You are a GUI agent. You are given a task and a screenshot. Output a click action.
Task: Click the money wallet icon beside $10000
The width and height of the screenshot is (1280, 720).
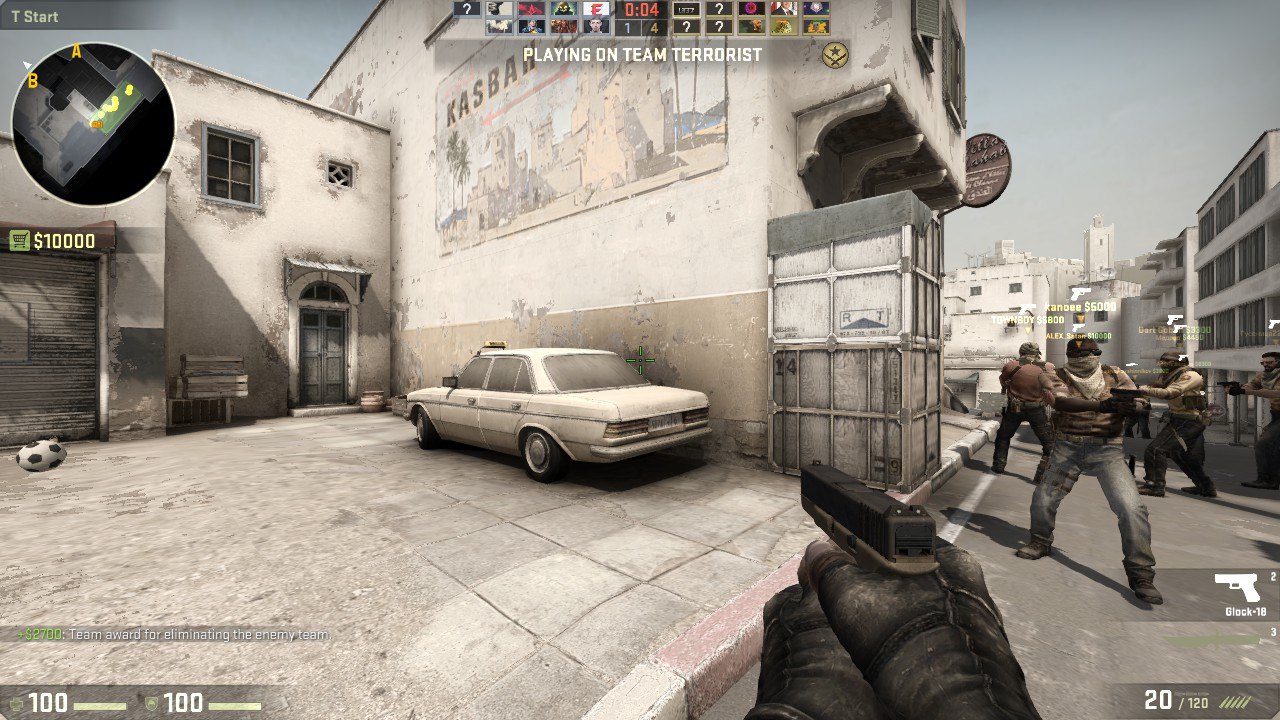coord(22,240)
